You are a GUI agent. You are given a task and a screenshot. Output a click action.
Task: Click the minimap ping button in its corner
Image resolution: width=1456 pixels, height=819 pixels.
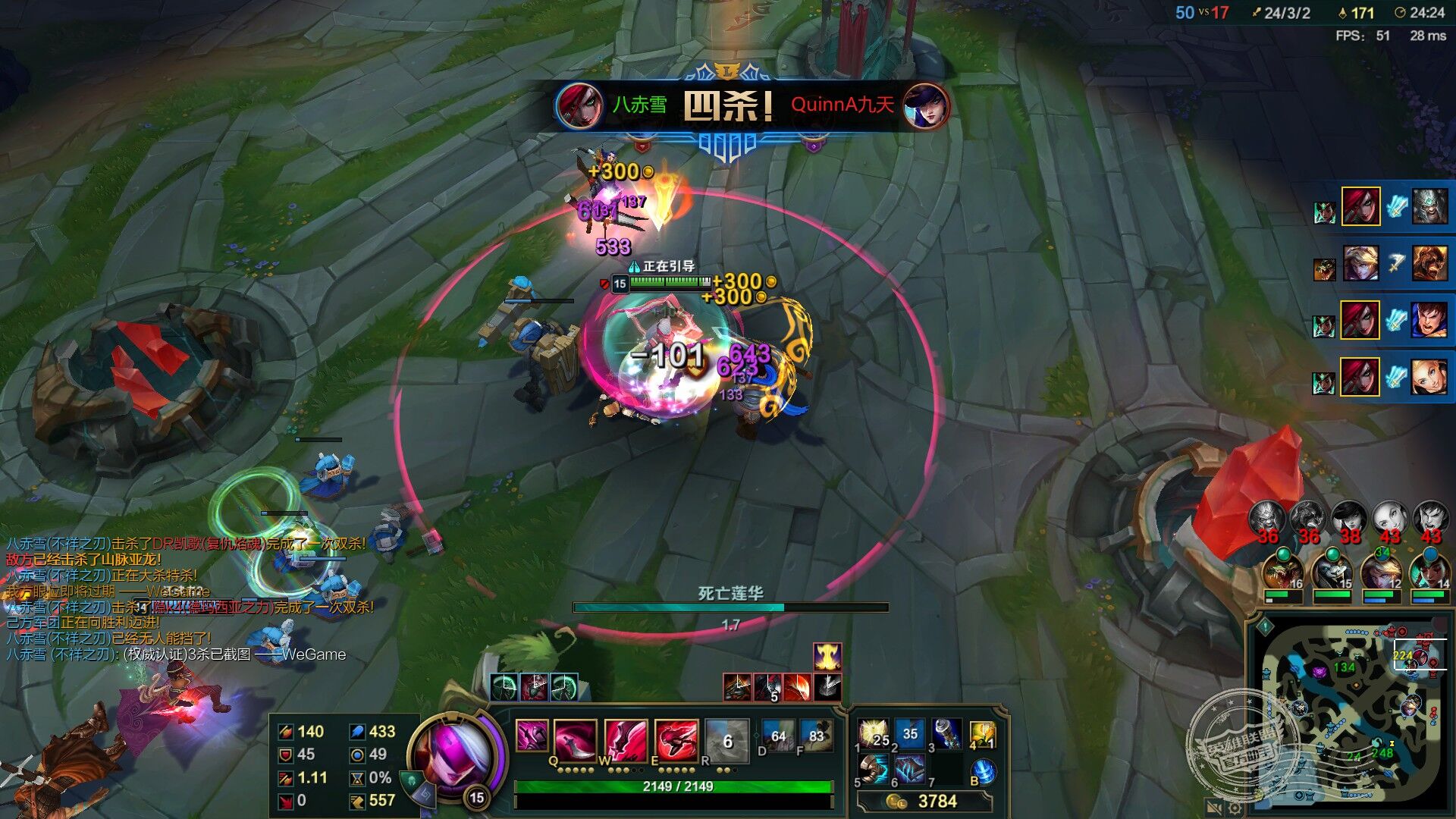coord(1265,626)
